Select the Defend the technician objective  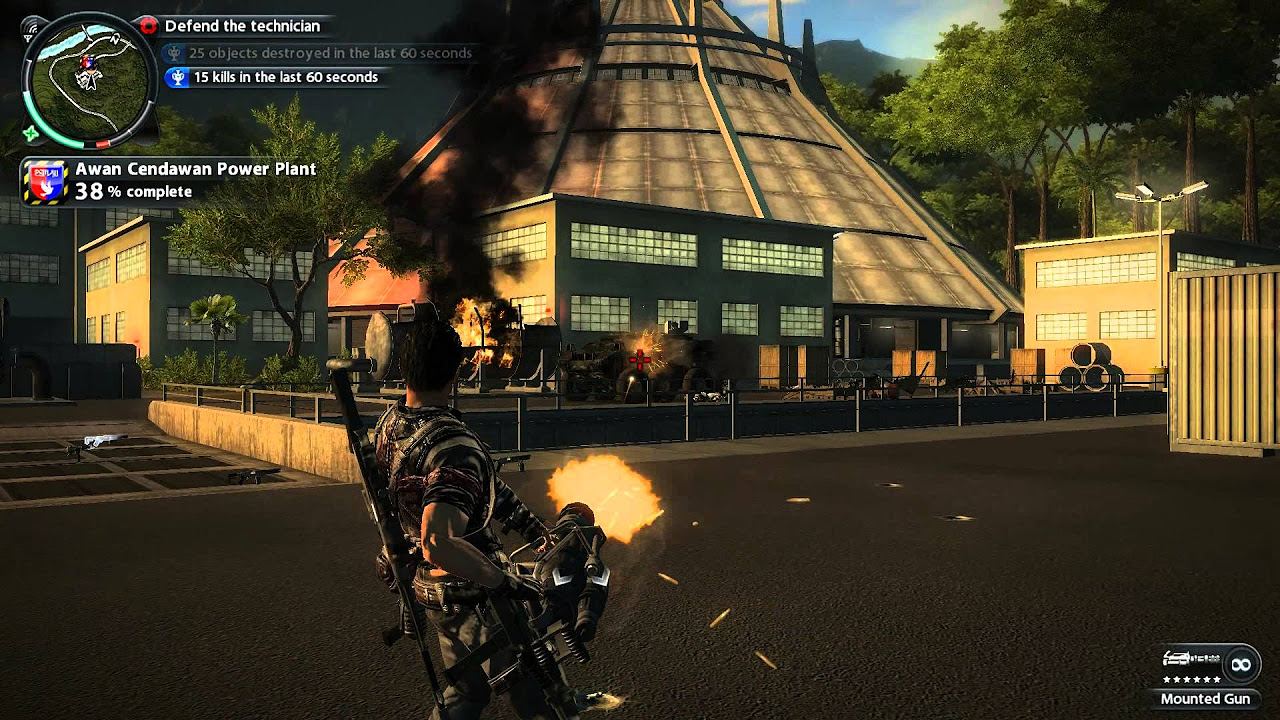[241, 26]
